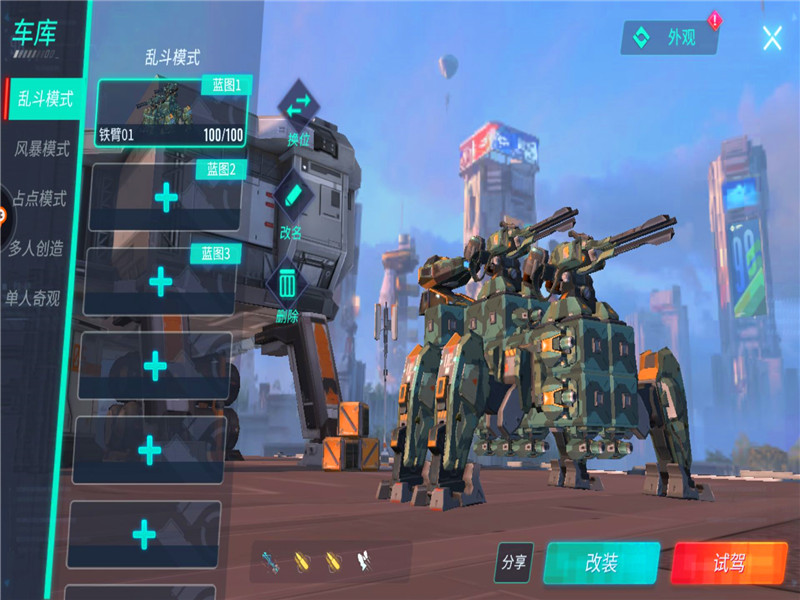Start a 试驾 test drive

(x=730, y=563)
